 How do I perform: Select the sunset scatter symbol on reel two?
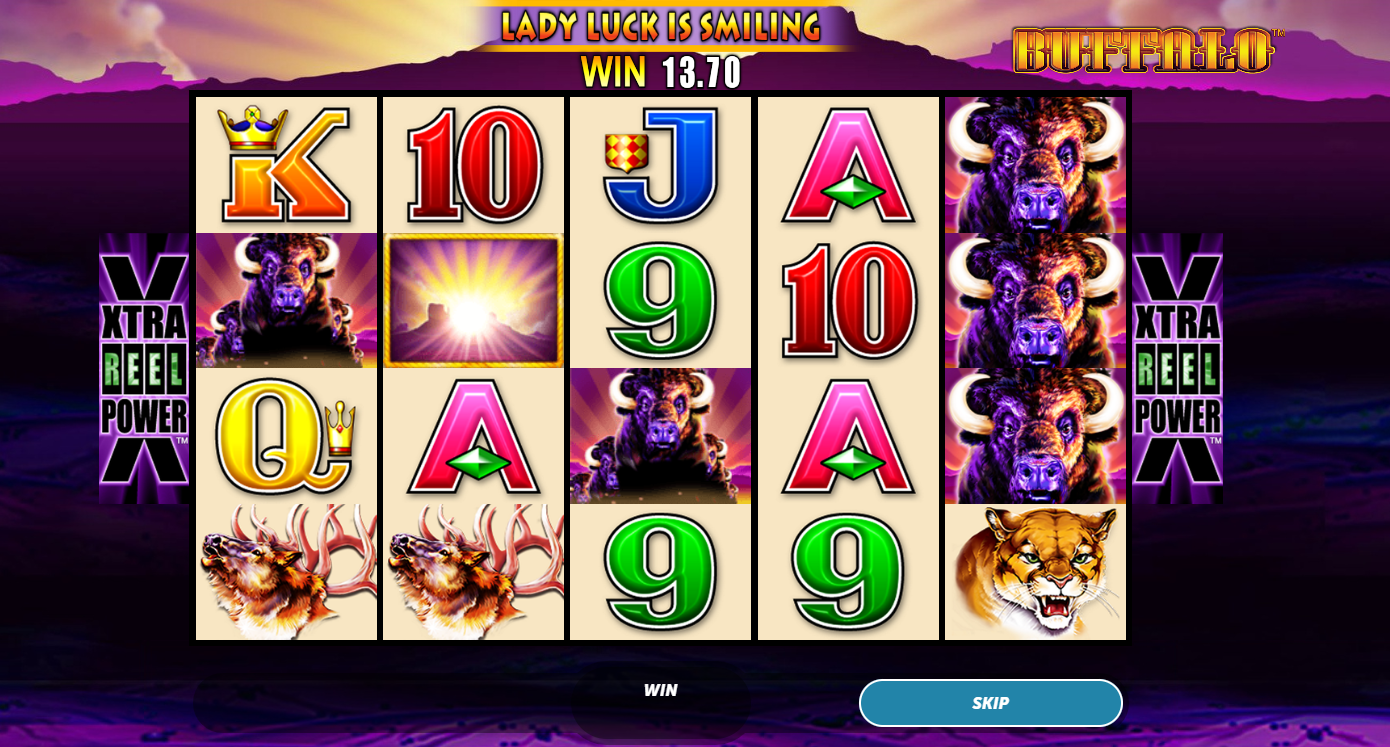(x=473, y=299)
